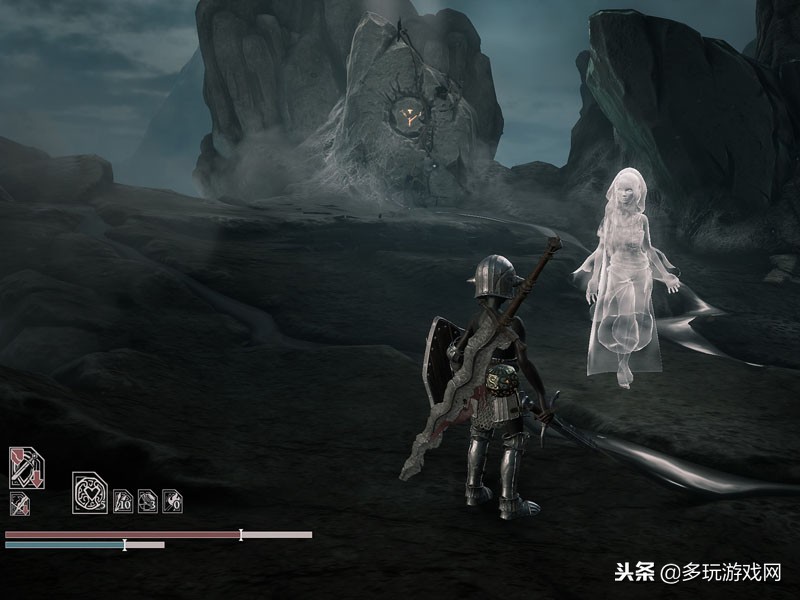Select the consumable slot showing count 10
The image size is (800, 600).
[x=123, y=500]
